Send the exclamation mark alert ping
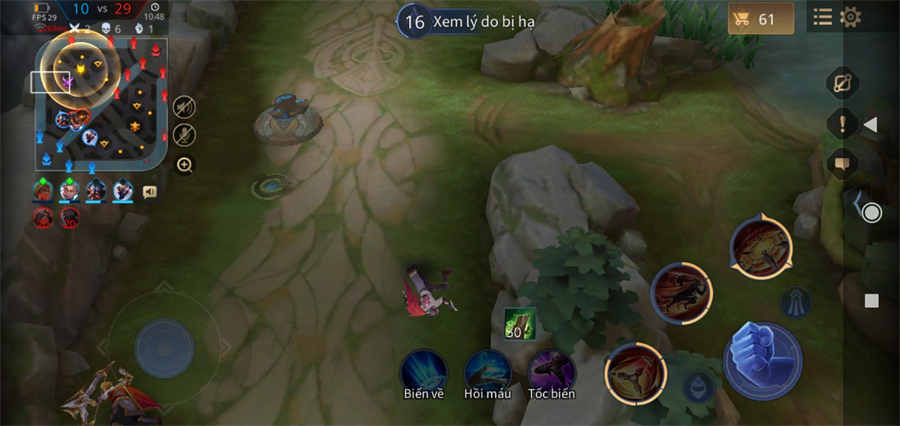The width and height of the screenshot is (900, 426). tap(842, 124)
